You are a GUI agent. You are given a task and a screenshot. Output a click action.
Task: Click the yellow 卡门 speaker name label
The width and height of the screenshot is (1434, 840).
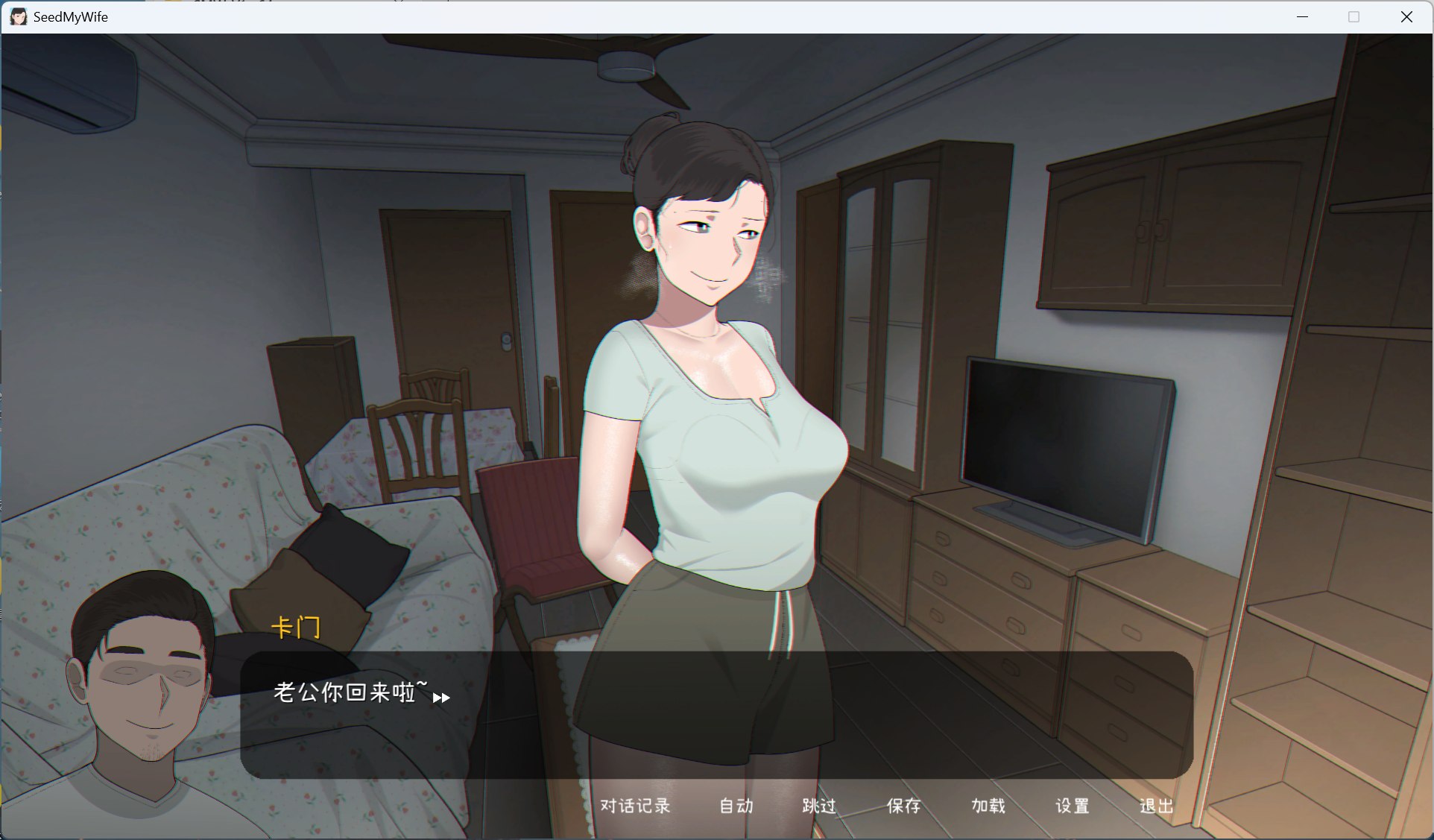[x=296, y=627]
